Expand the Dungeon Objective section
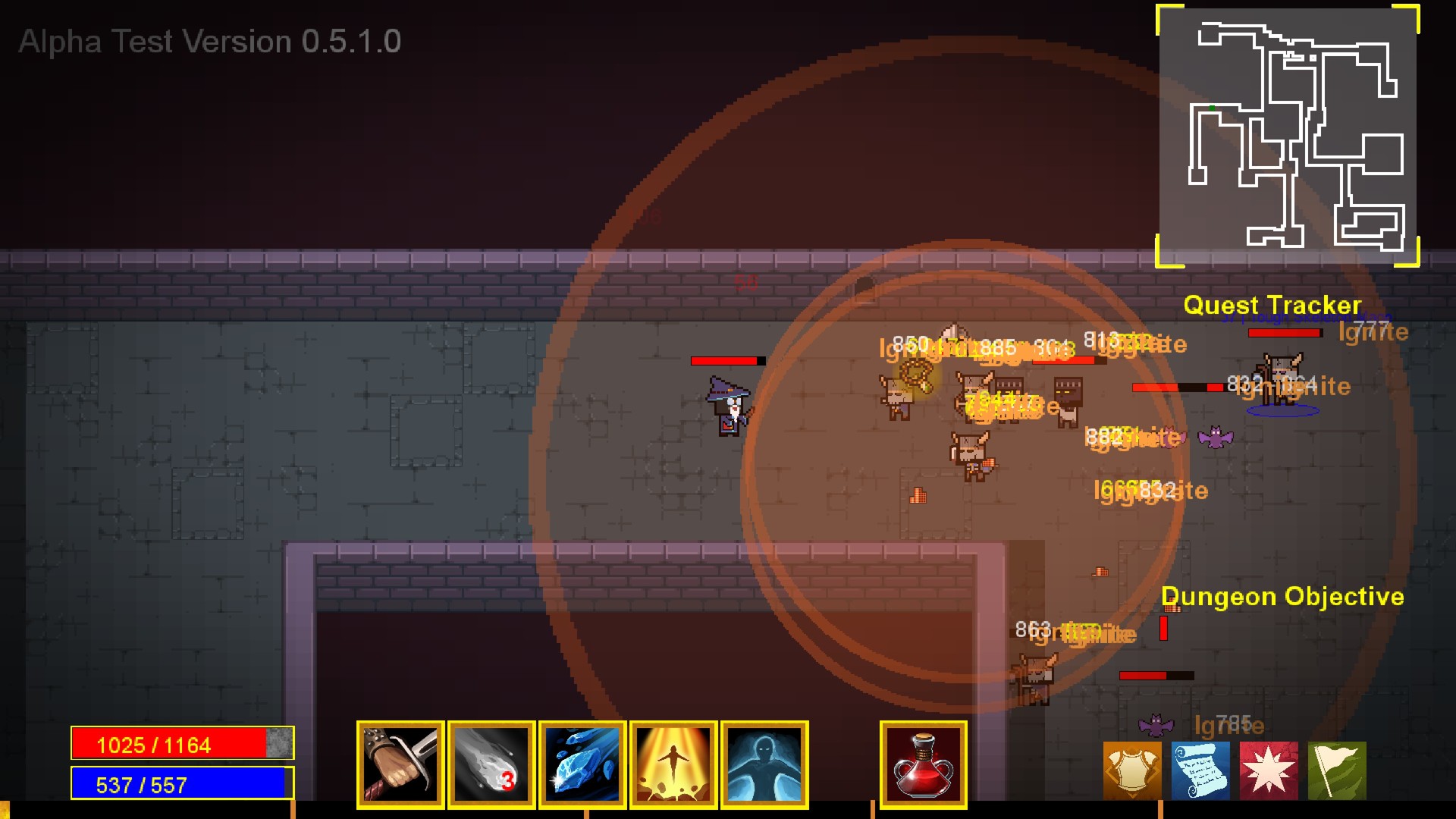Image resolution: width=1456 pixels, height=819 pixels. (x=1283, y=597)
